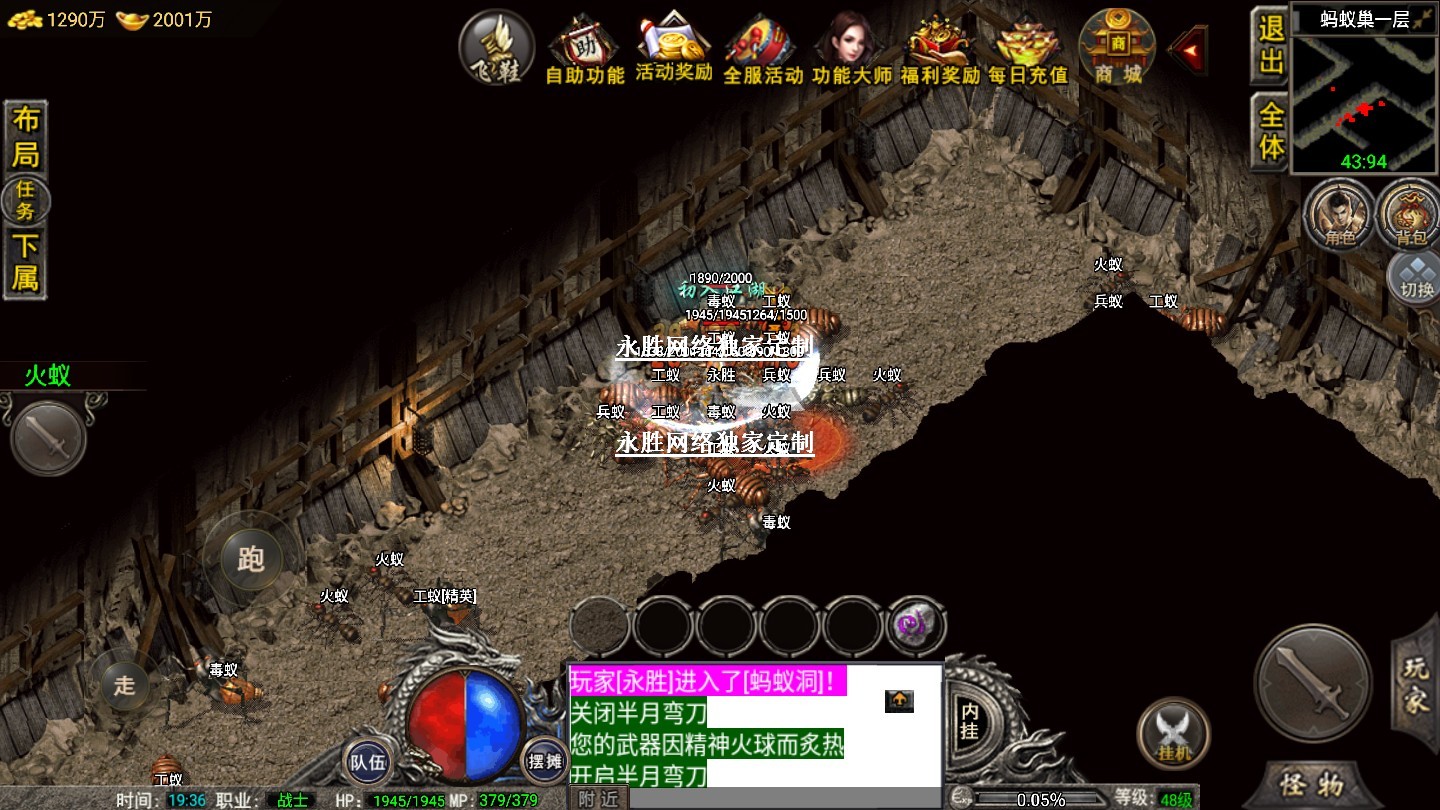
Task: Select the 全体 button
Action: (x=1270, y=131)
